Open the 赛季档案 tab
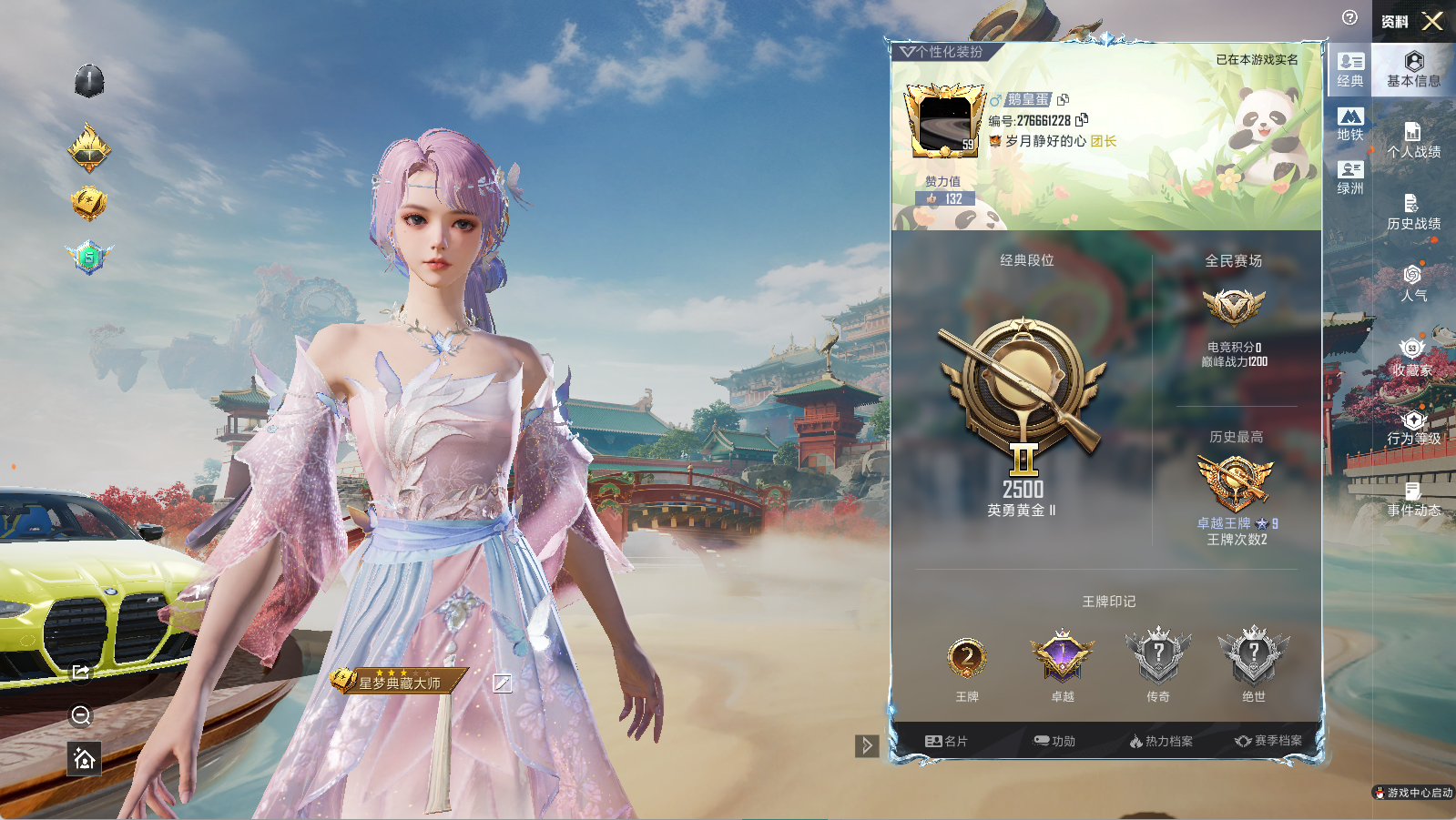Screen dimensions: 1456x820 (x=1268, y=741)
